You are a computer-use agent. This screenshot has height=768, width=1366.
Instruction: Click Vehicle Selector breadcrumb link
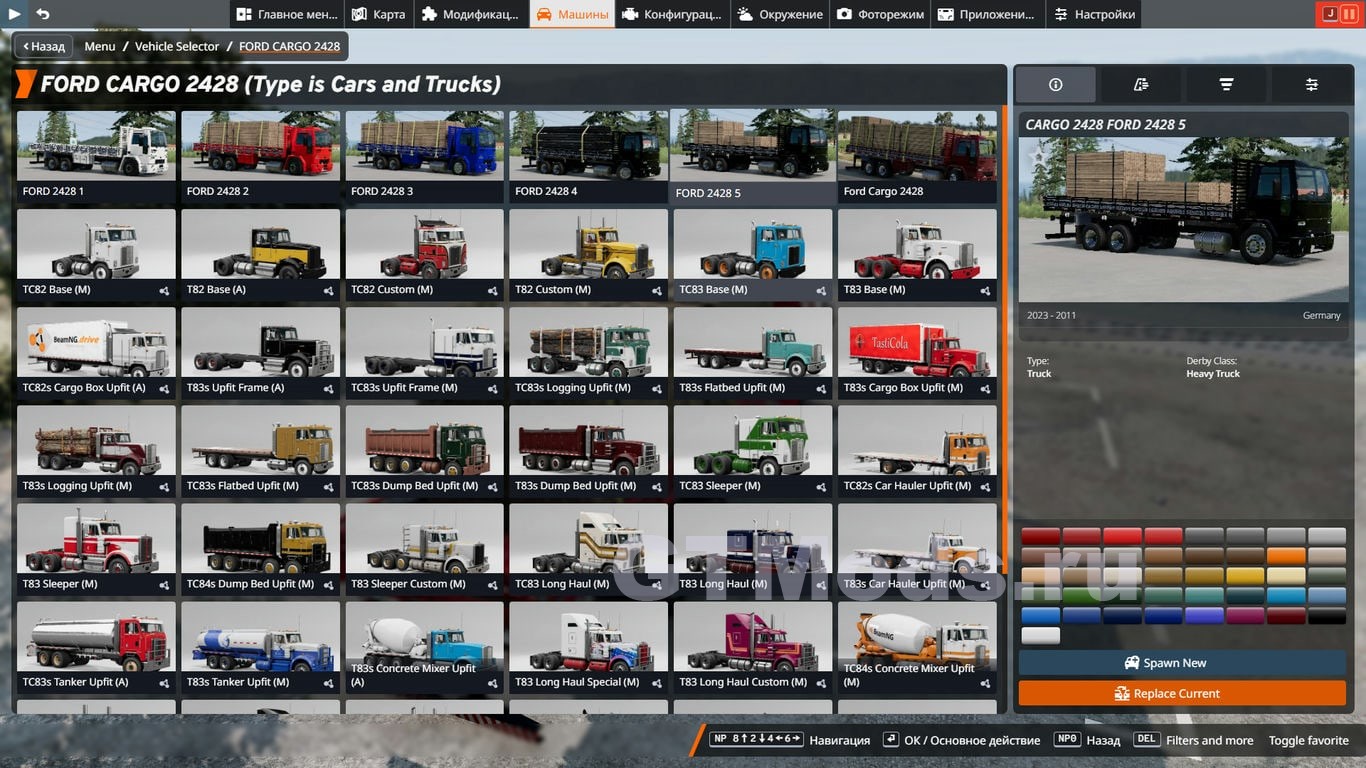click(x=177, y=46)
